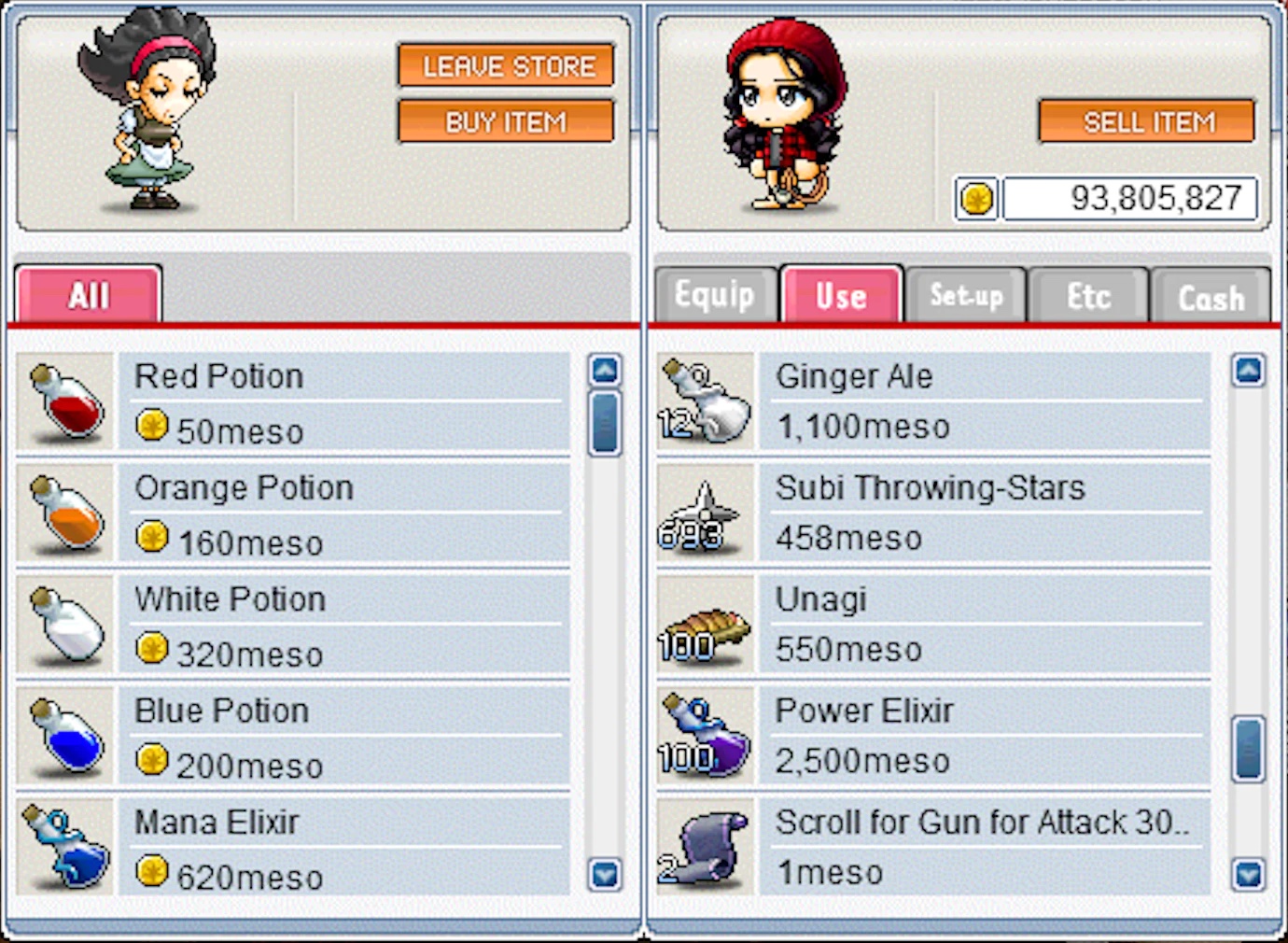
Task: Click the shop list's down arrow
Action: tap(605, 875)
